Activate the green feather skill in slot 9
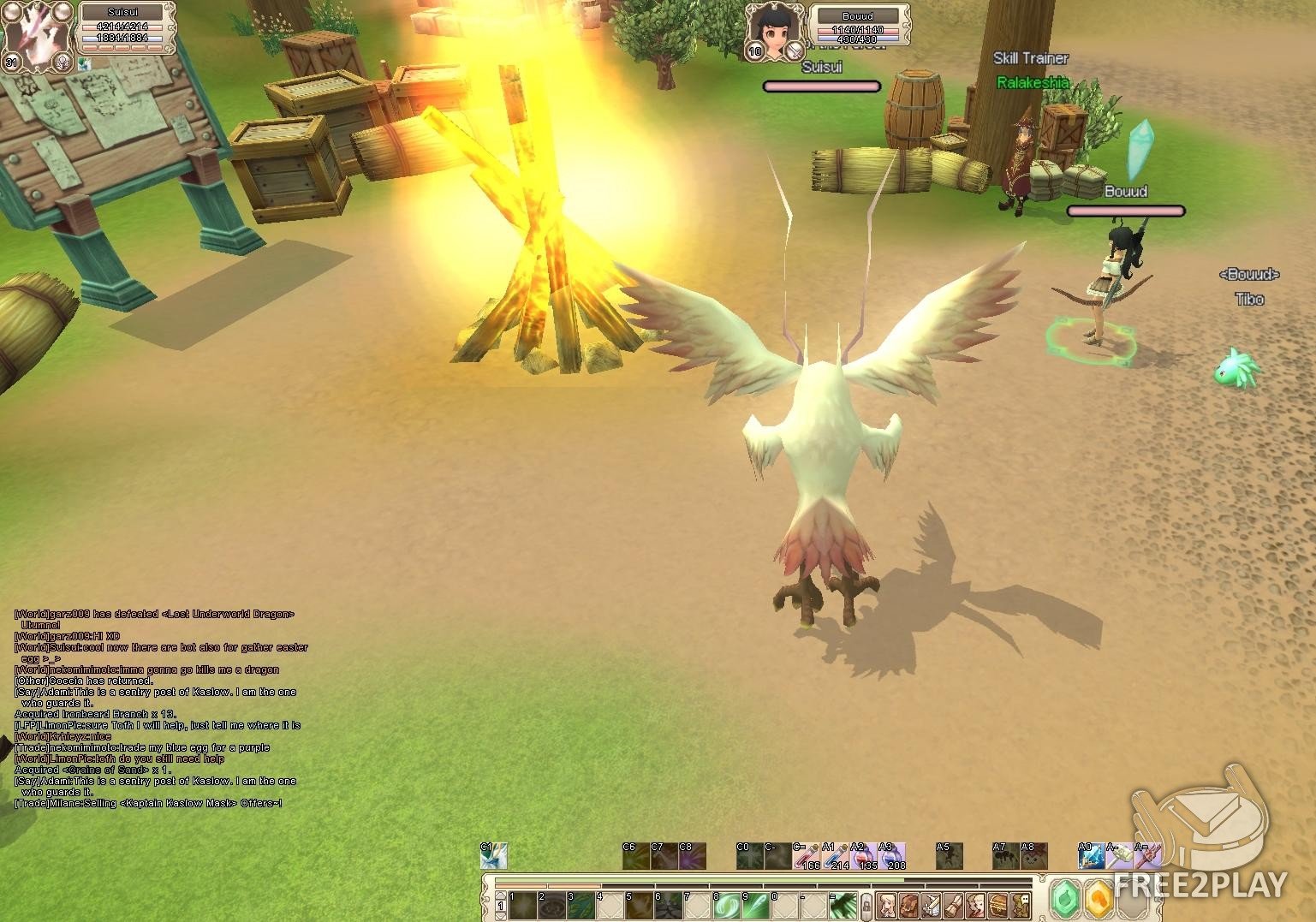Viewport: 1316px width, 922px height. [x=756, y=904]
